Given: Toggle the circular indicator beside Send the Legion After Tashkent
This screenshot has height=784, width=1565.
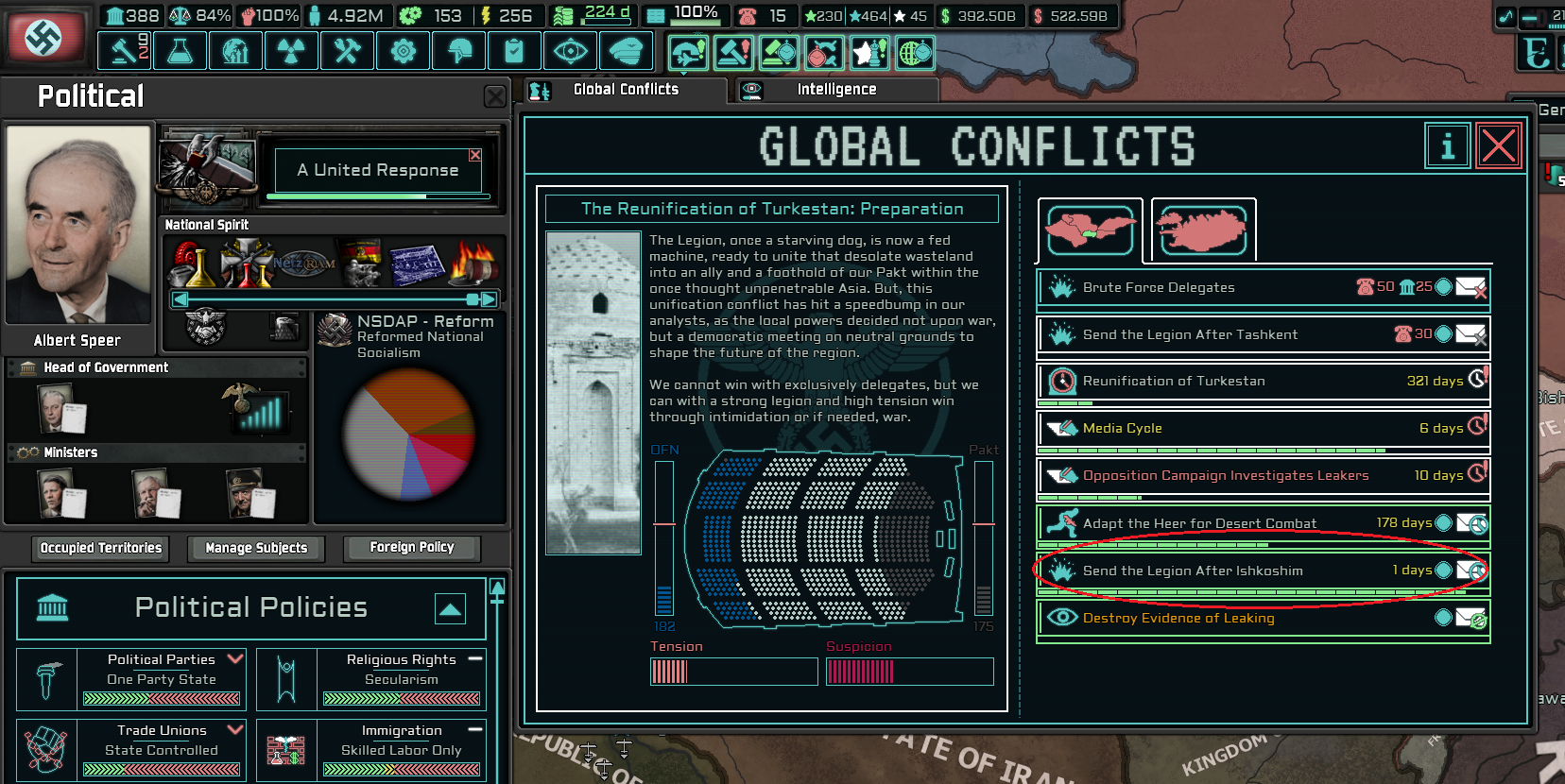Looking at the screenshot, I should coord(1441,334).
